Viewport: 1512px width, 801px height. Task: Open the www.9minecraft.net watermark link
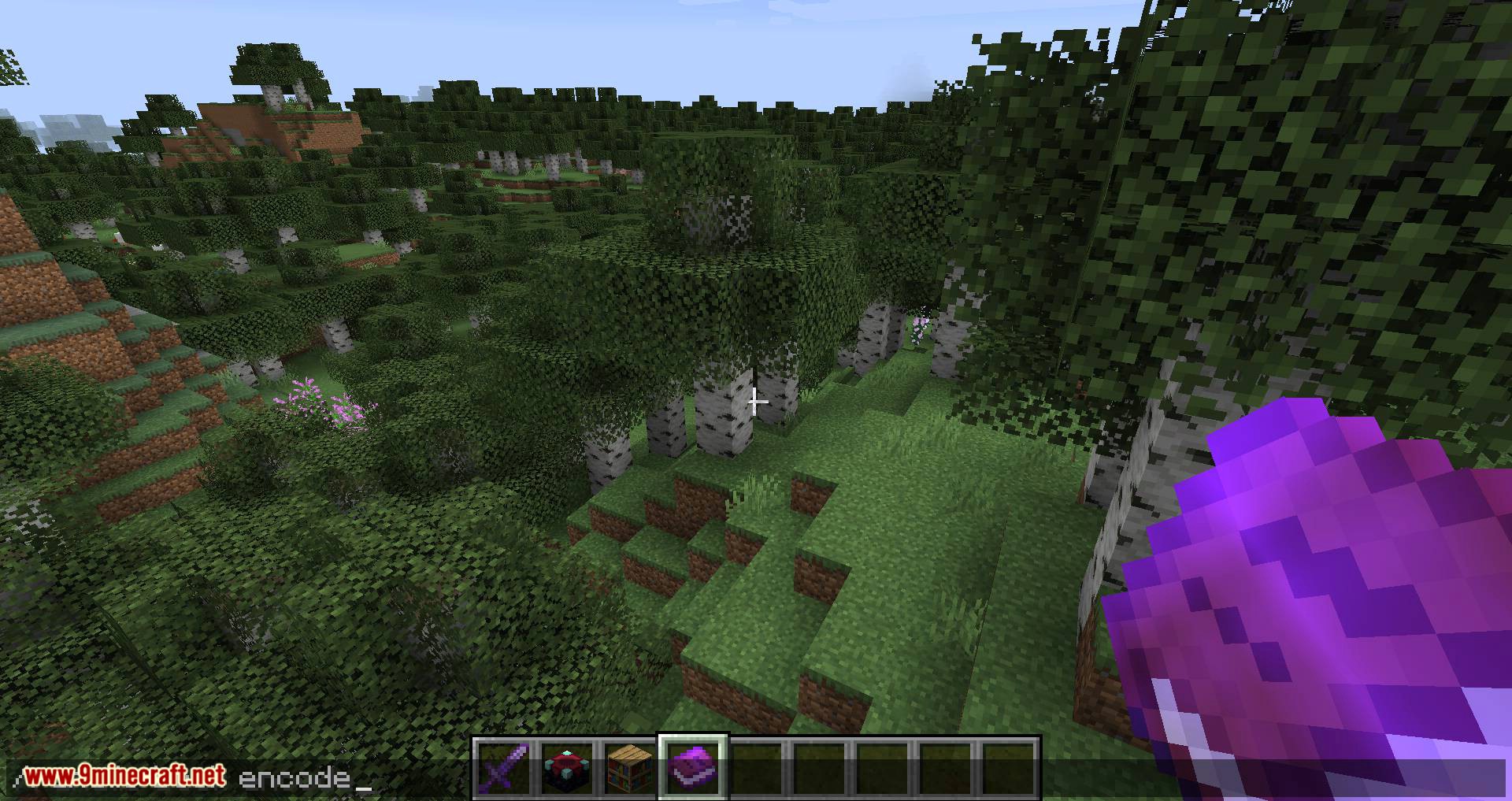(x=124, y=777)
